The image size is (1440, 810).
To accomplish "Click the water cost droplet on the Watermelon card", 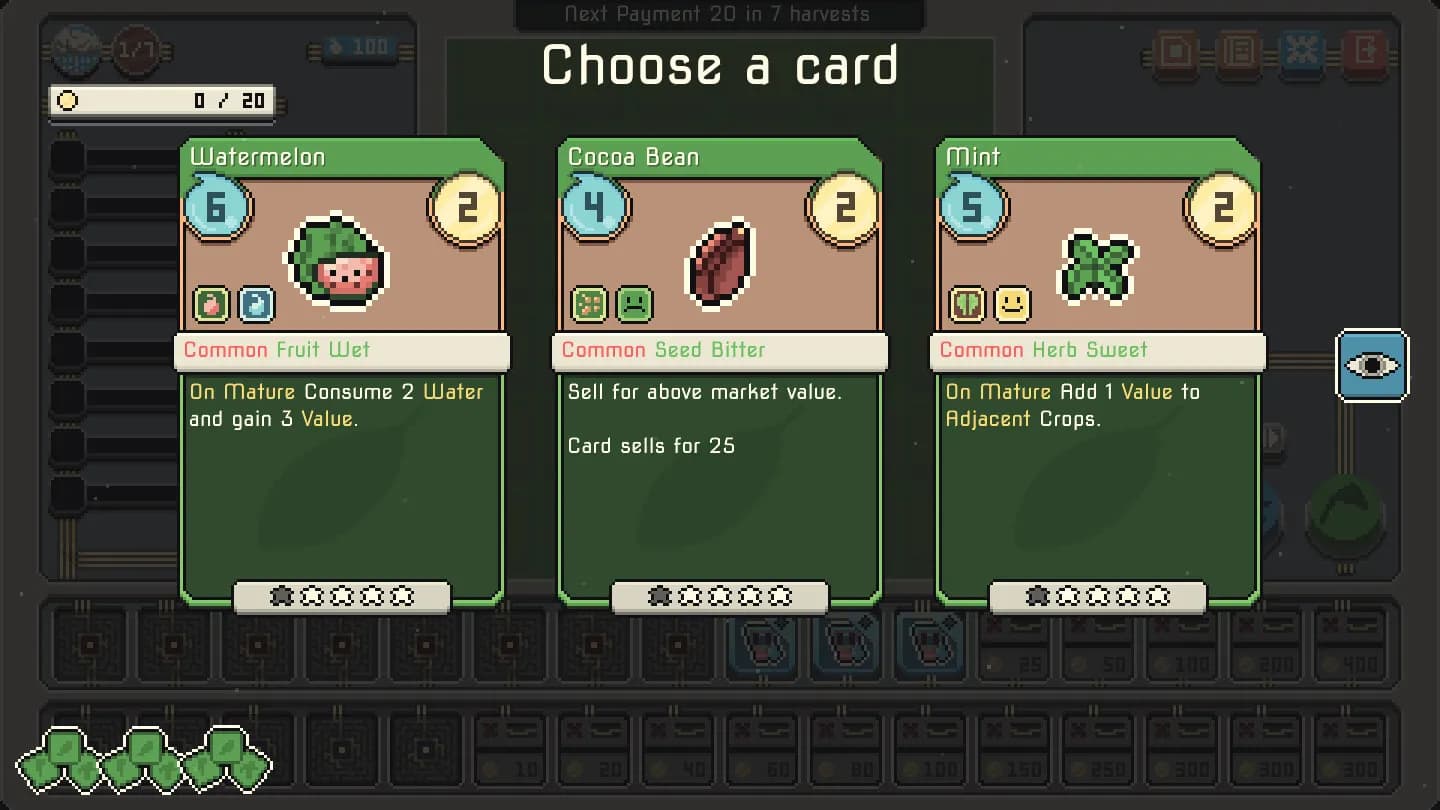I will point(218,208).
